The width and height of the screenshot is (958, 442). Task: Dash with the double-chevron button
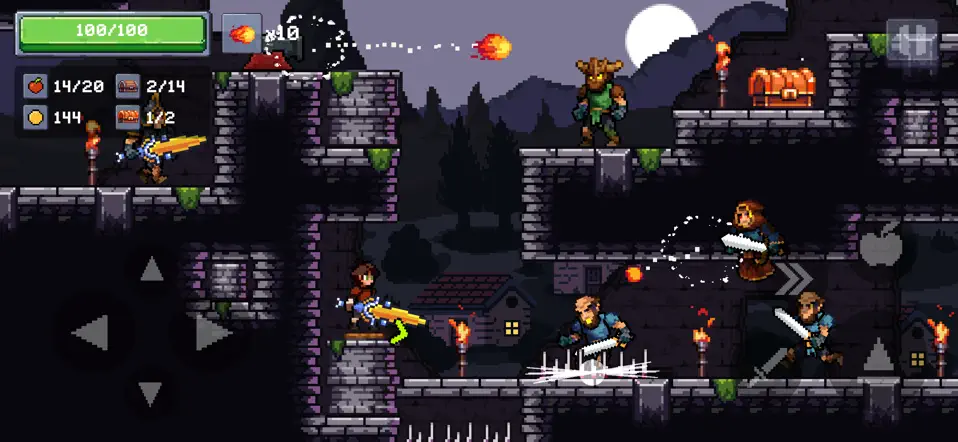coord(793,279)
